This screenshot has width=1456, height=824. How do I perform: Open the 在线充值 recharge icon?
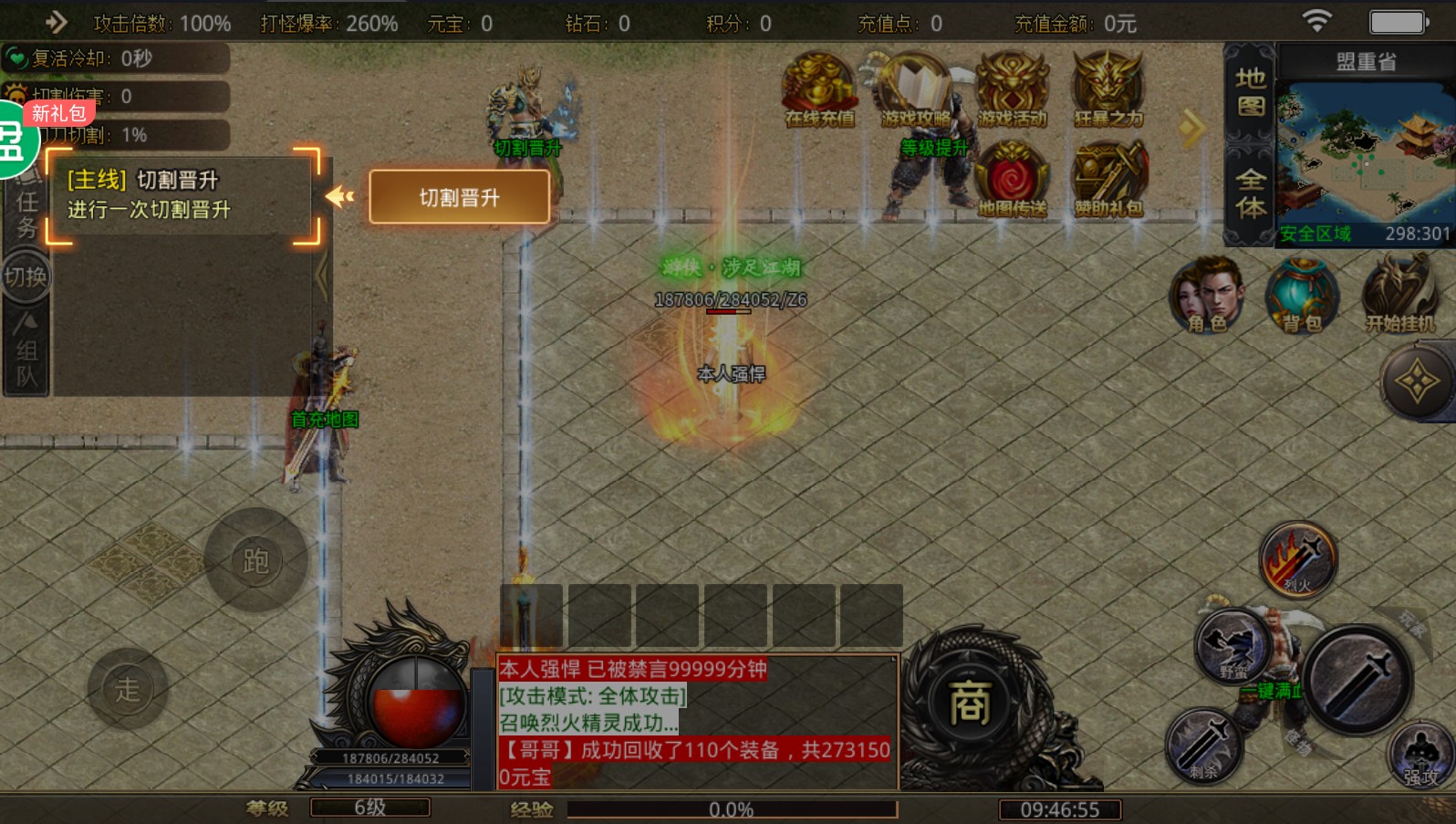click(818, 87)
